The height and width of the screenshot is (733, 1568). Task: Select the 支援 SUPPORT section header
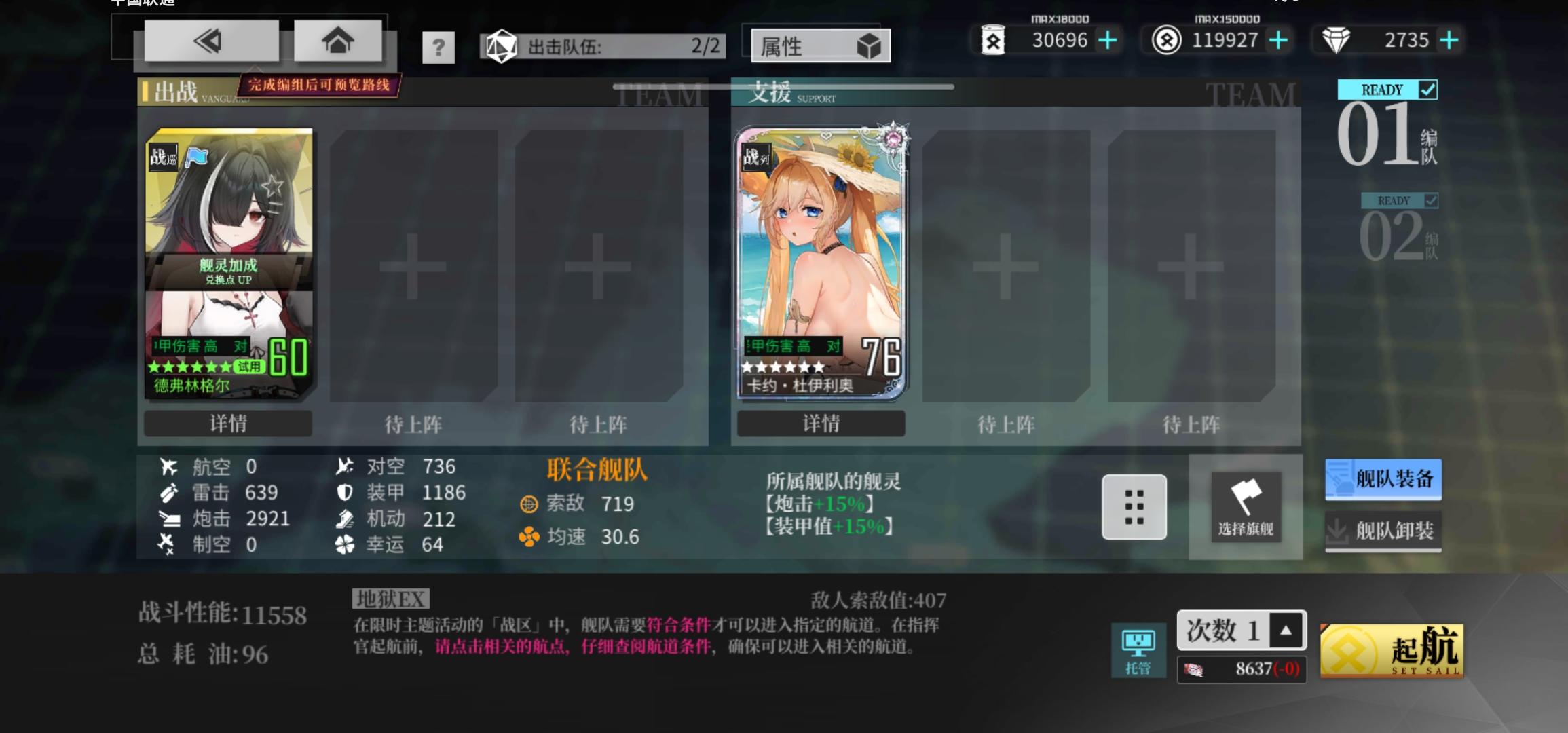770,94
